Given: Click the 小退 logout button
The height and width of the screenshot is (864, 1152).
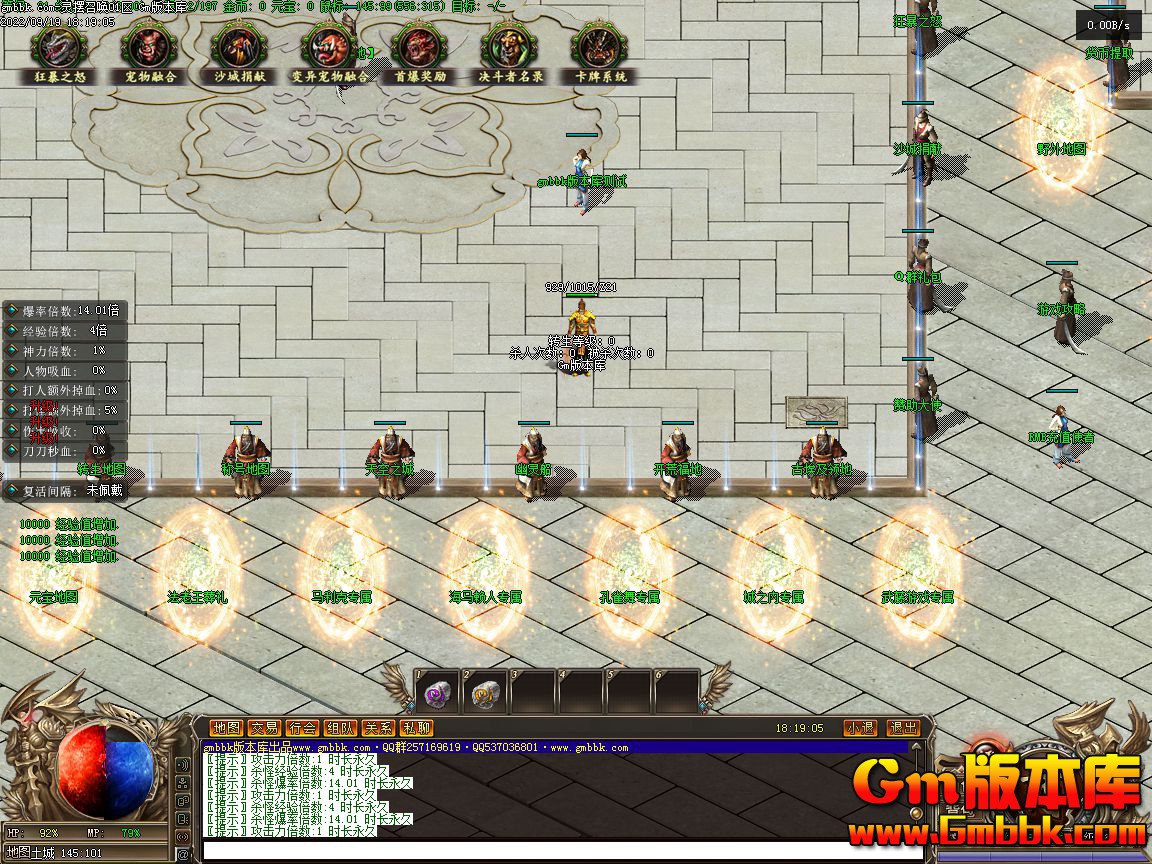Looking at the screenshot, I should 859,728.
